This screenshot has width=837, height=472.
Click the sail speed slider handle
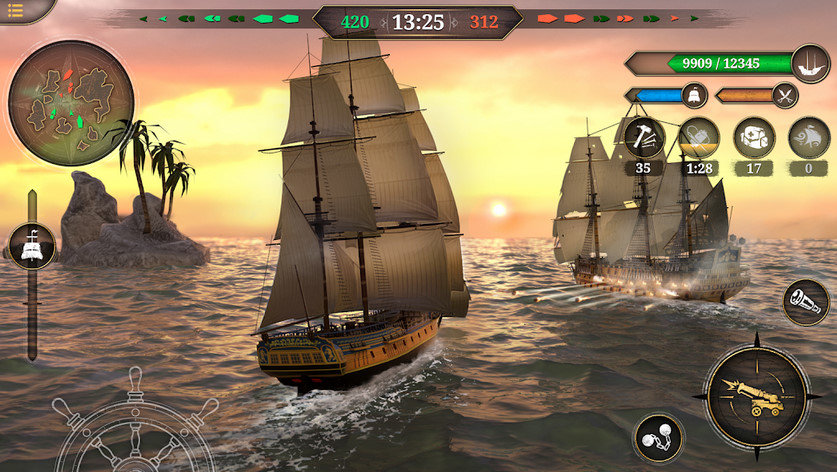tap(31, 247)
